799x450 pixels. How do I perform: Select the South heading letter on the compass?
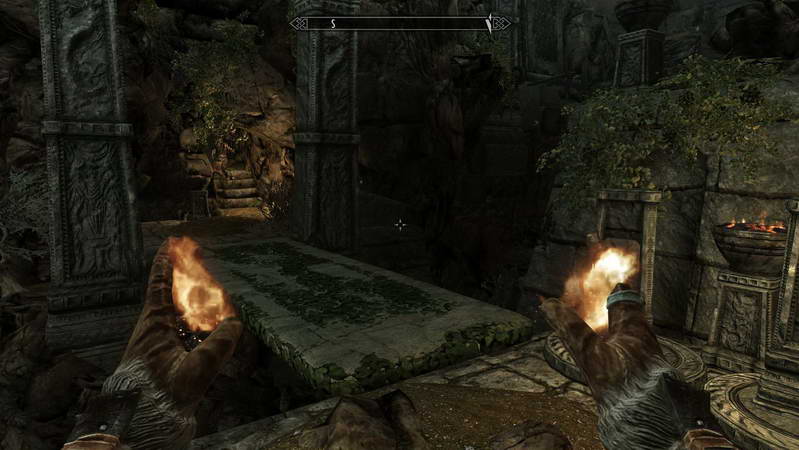[333, 22]
